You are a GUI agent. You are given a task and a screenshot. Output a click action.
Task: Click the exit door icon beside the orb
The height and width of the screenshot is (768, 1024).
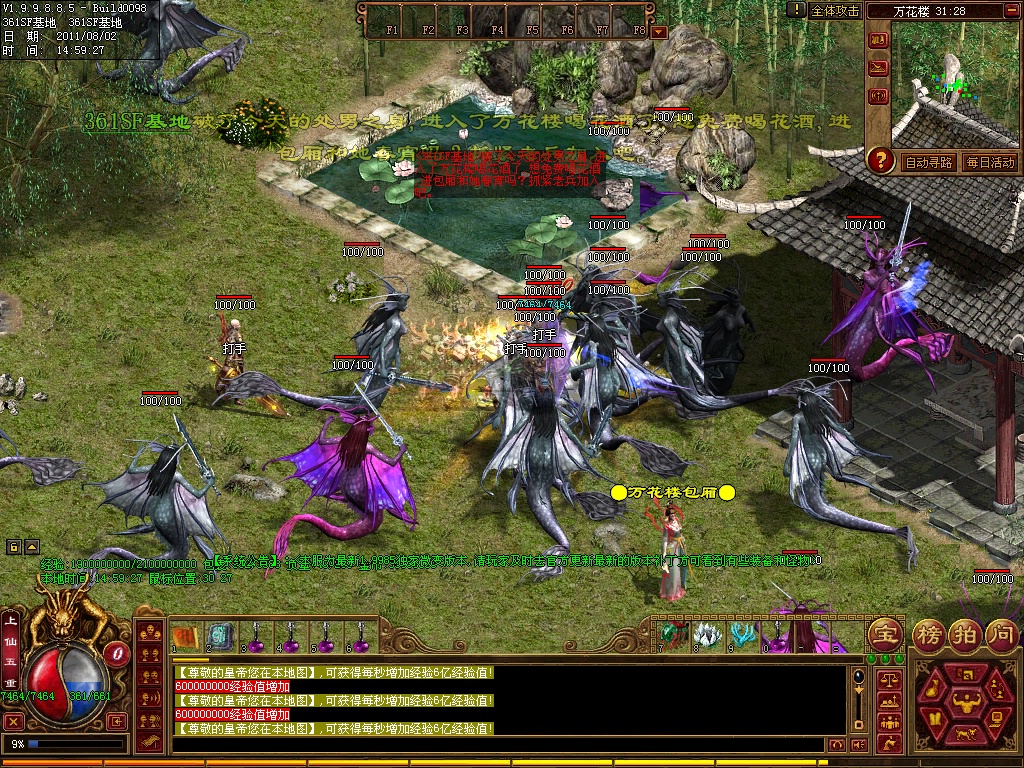point(119,721)
